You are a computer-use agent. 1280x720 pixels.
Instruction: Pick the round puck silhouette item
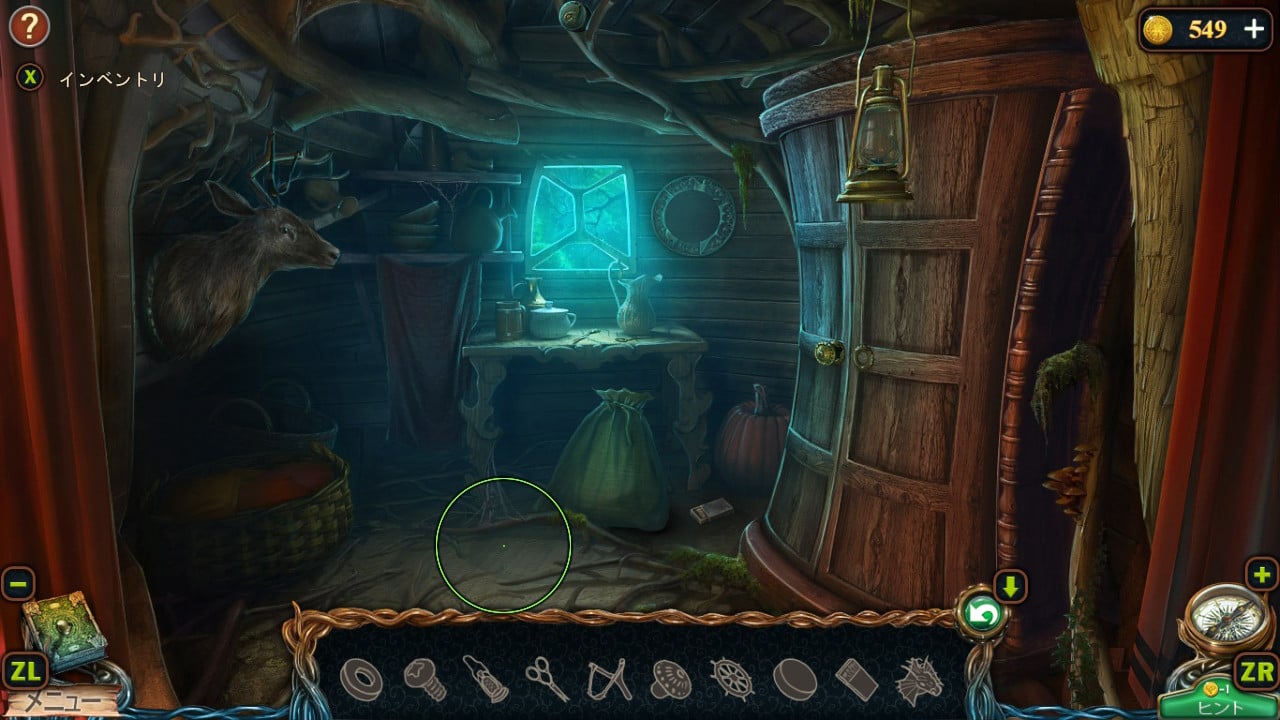click(x=794, y=680)
